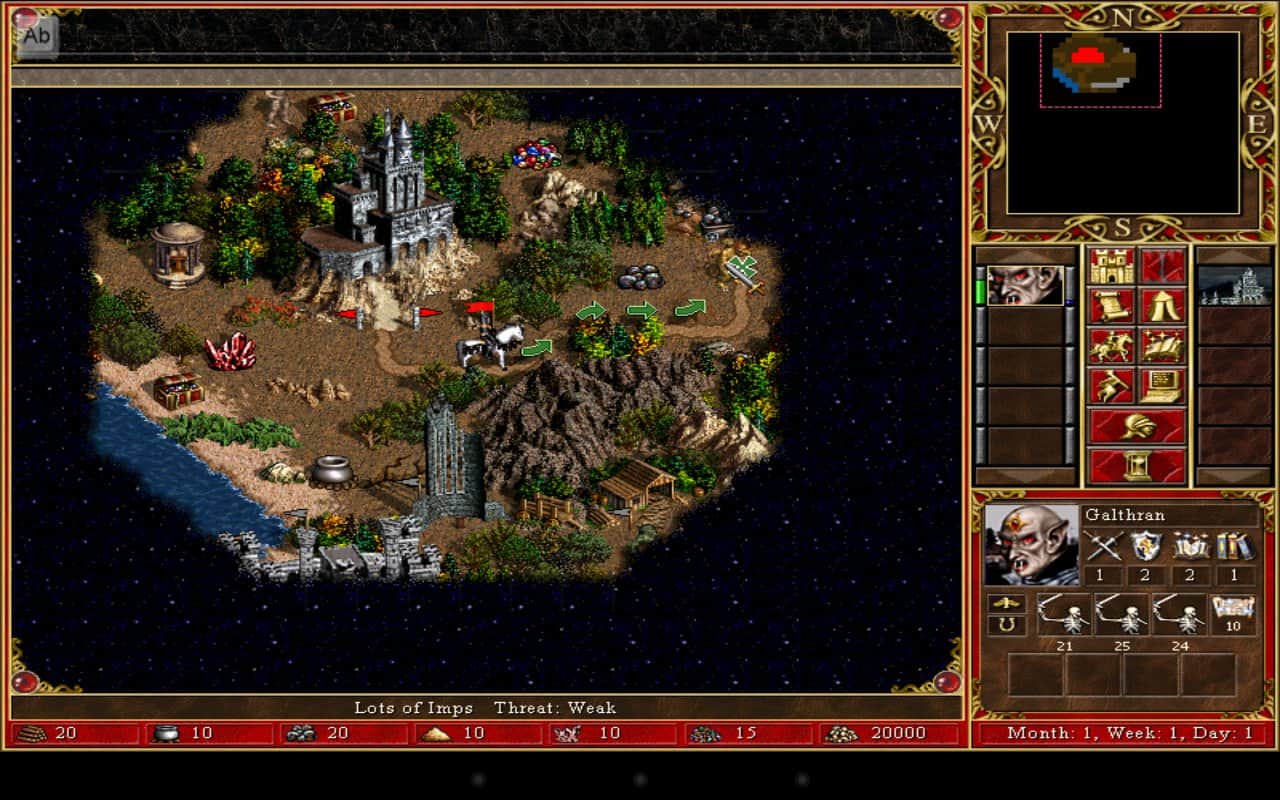This screenshot has height=800, width=1280.
Task: Select the skeleton stack numbering 25
Action: (x=1122, y=613)
